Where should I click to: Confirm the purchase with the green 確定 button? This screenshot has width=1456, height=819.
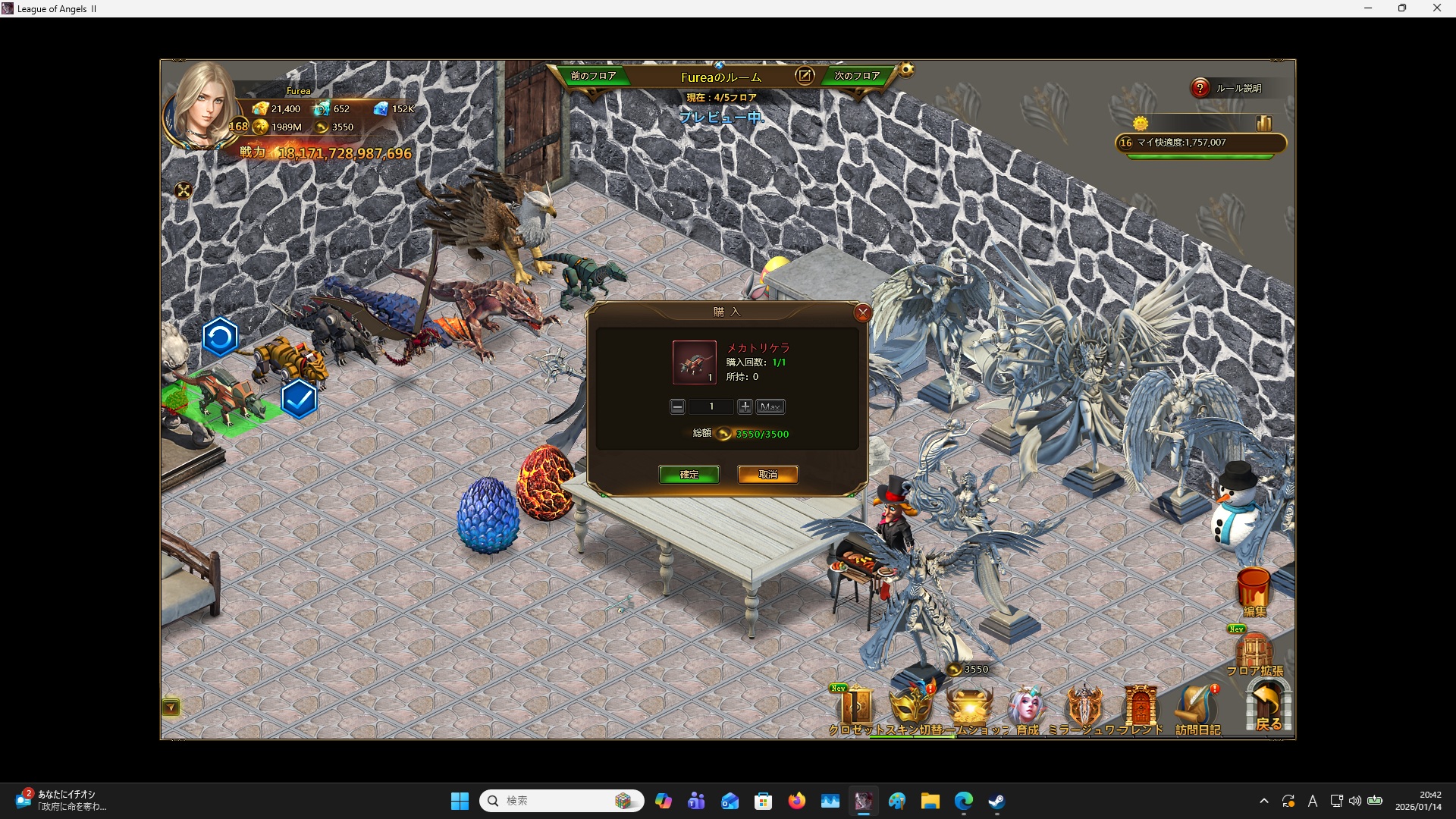689,475
